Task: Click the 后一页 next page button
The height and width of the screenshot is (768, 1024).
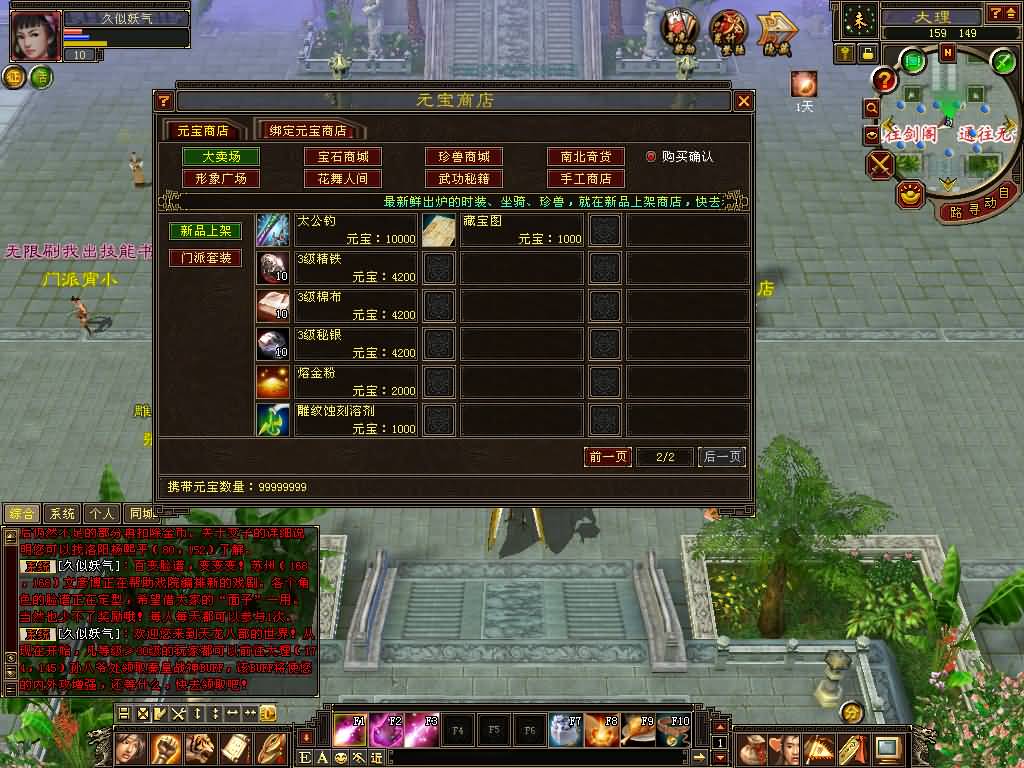Action: 721,457
